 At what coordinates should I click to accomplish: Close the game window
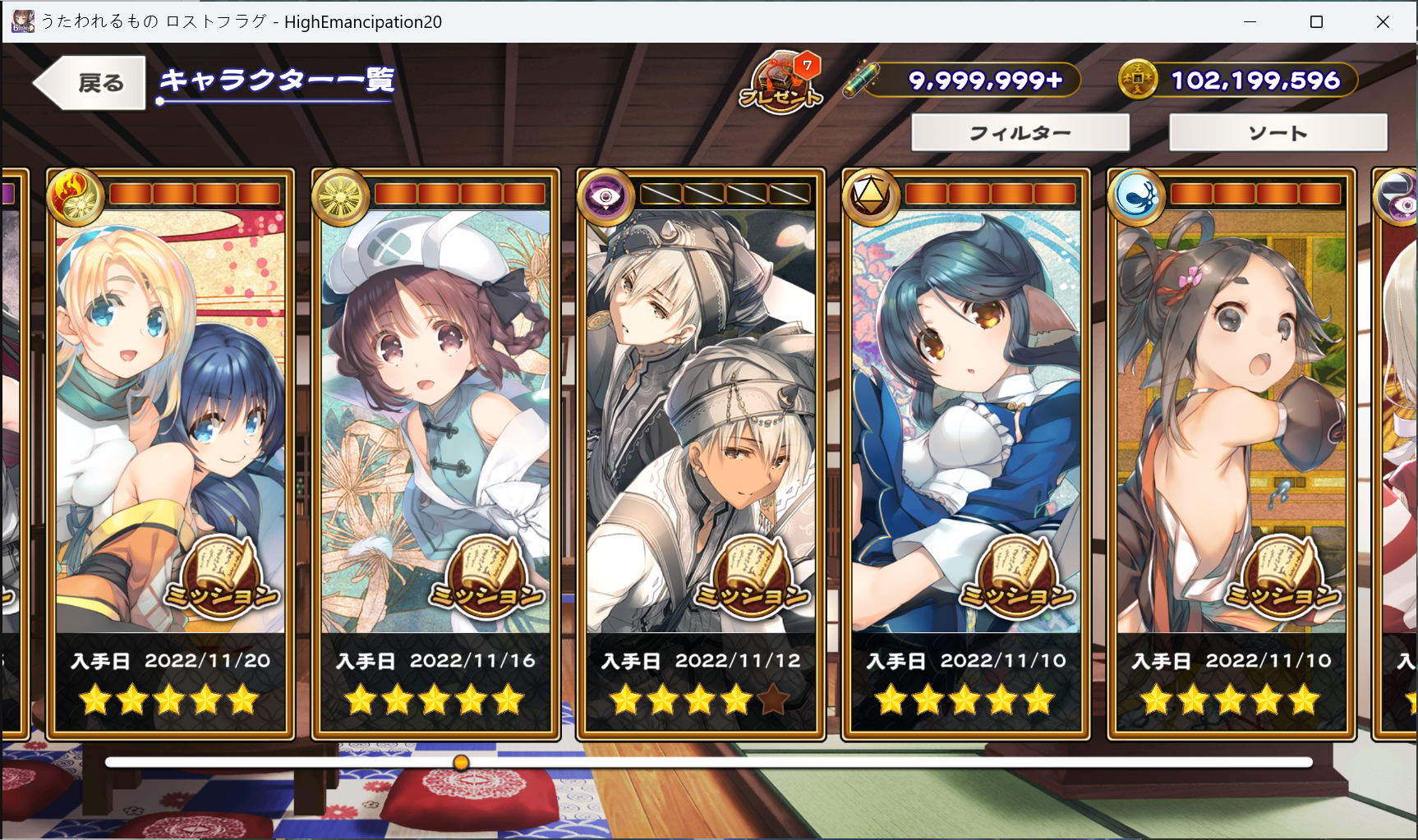1383,22
